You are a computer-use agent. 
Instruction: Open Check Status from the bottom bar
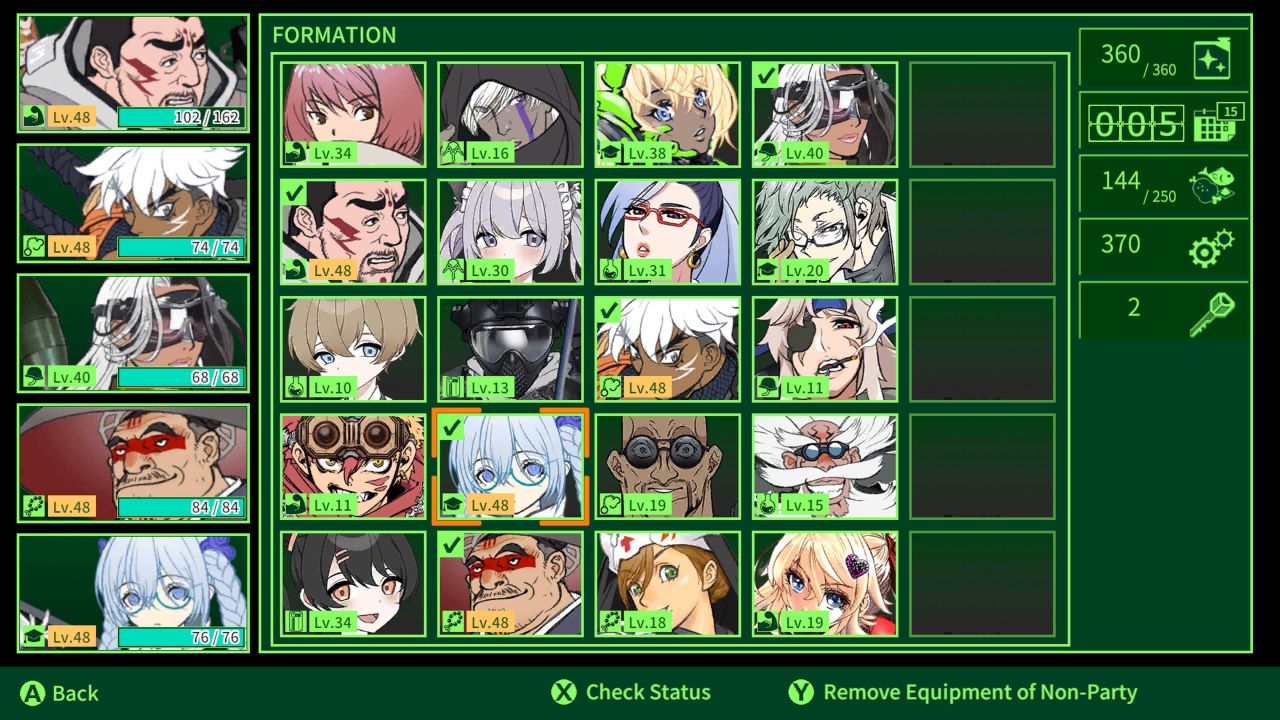coord(632,692)
